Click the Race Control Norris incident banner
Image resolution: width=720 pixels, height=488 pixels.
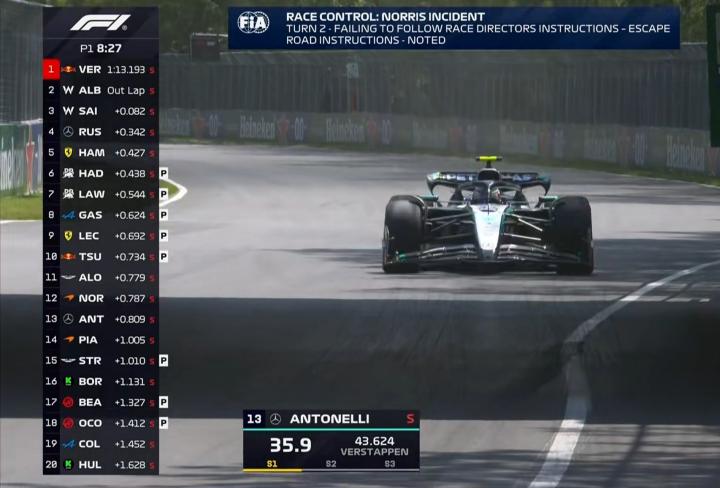pyautogui.click(x=454, y=28)
